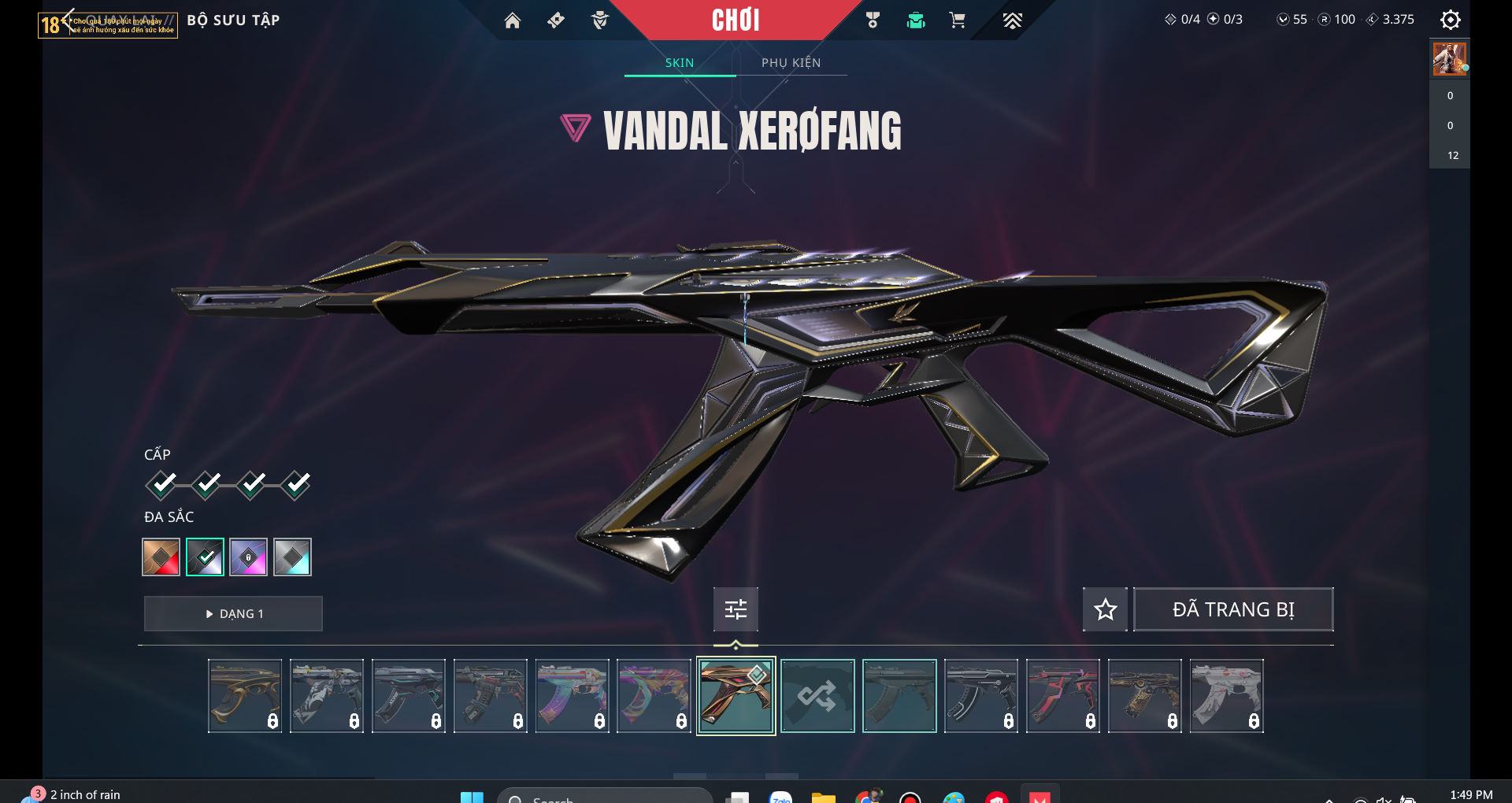Image resolution: width=1512 pixels, height=803 pixels.
Task: Select the default Vandal thumbnail beside shuffle
Action: pyautogui.click(x=899, y=696)
